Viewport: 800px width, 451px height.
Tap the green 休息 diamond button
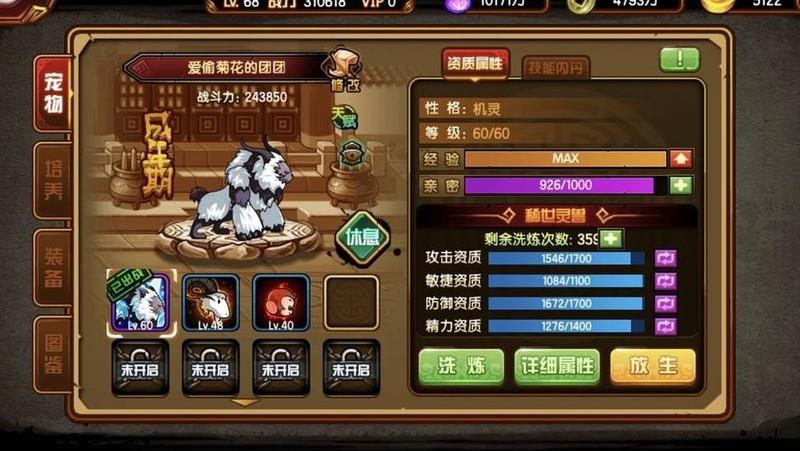[x=362, y=236]
